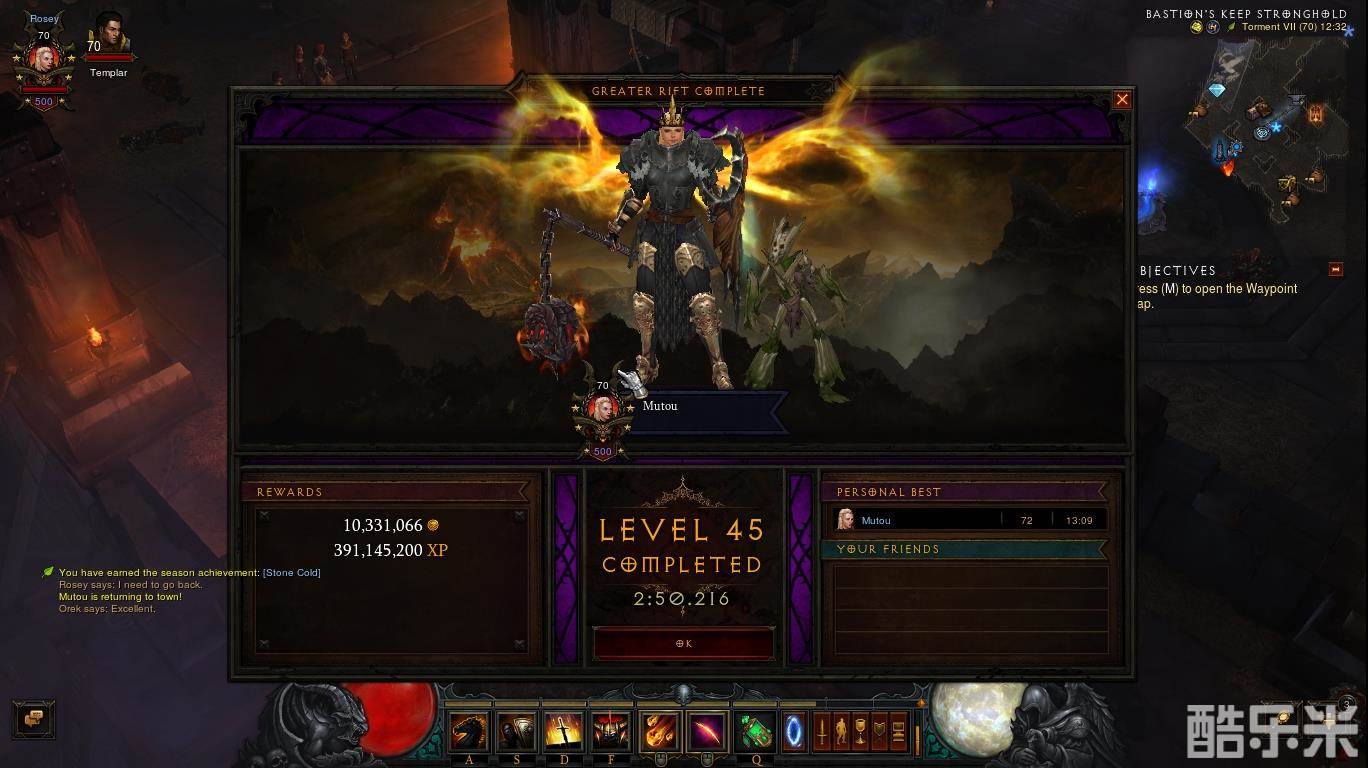Use the shield-bearing knight skill

(516, 732)
